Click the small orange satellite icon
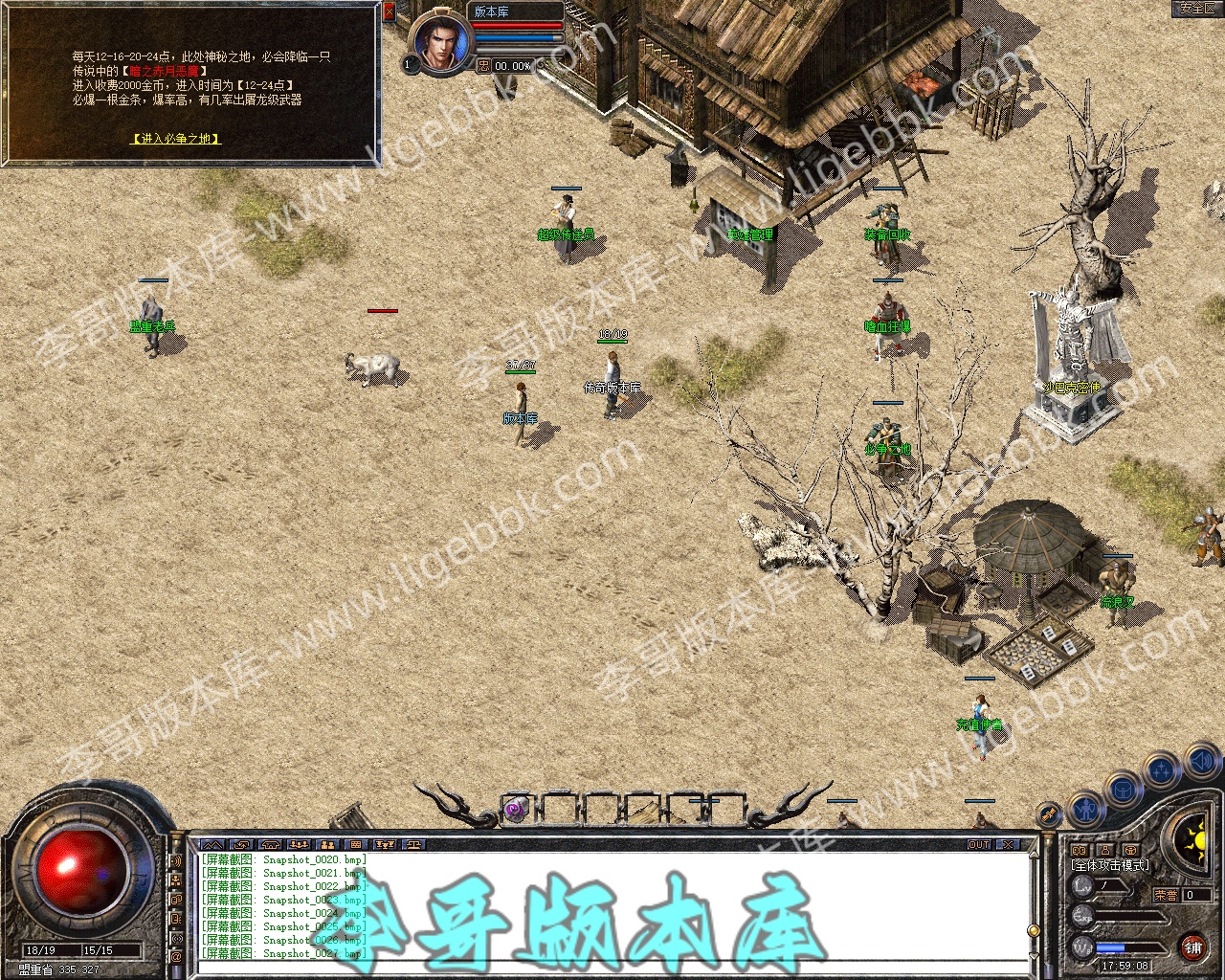This screenshot has height=980, width=1225. click(1049, 814)
